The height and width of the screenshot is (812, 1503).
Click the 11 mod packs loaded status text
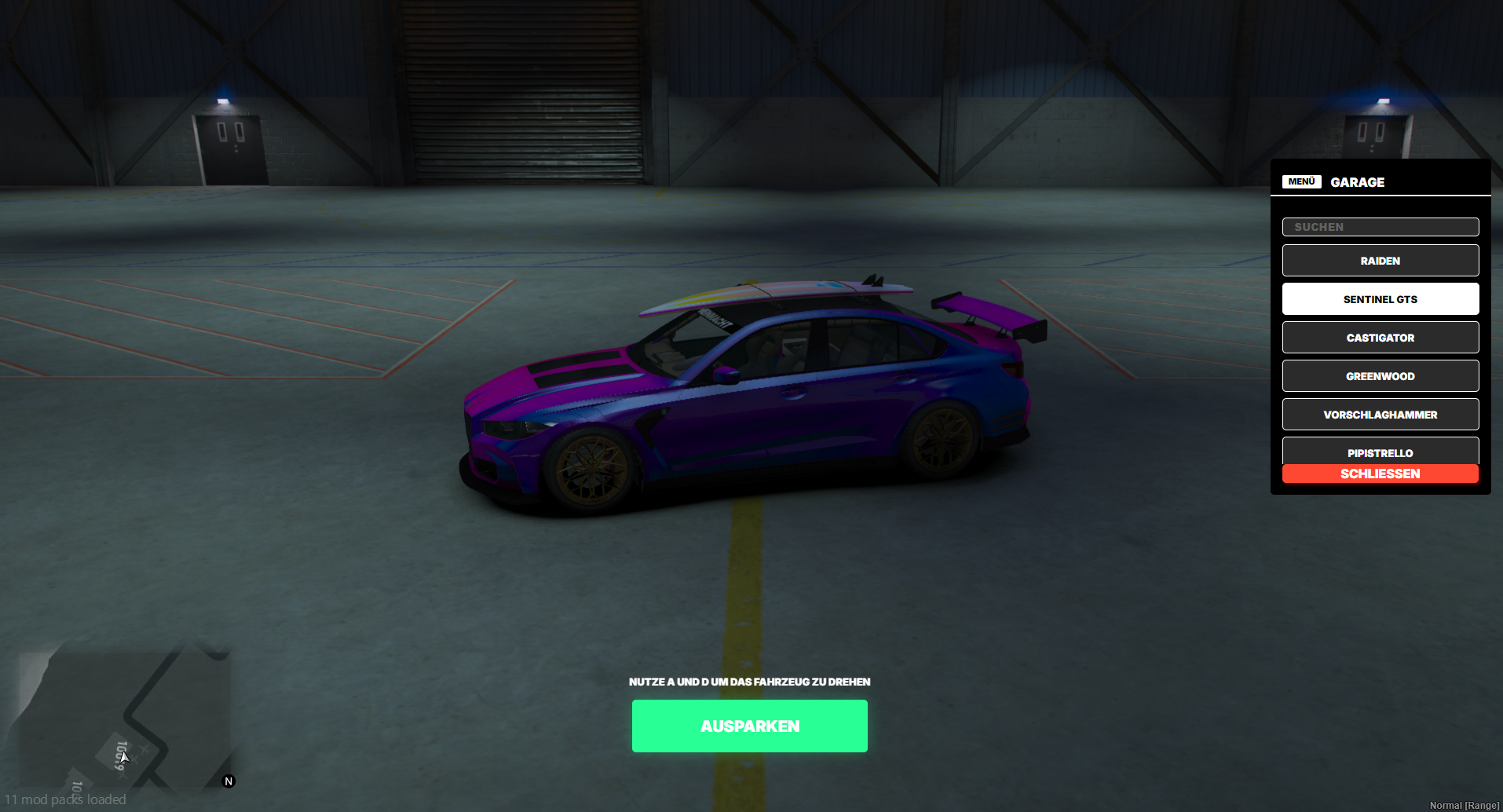(x=67, y=799)
